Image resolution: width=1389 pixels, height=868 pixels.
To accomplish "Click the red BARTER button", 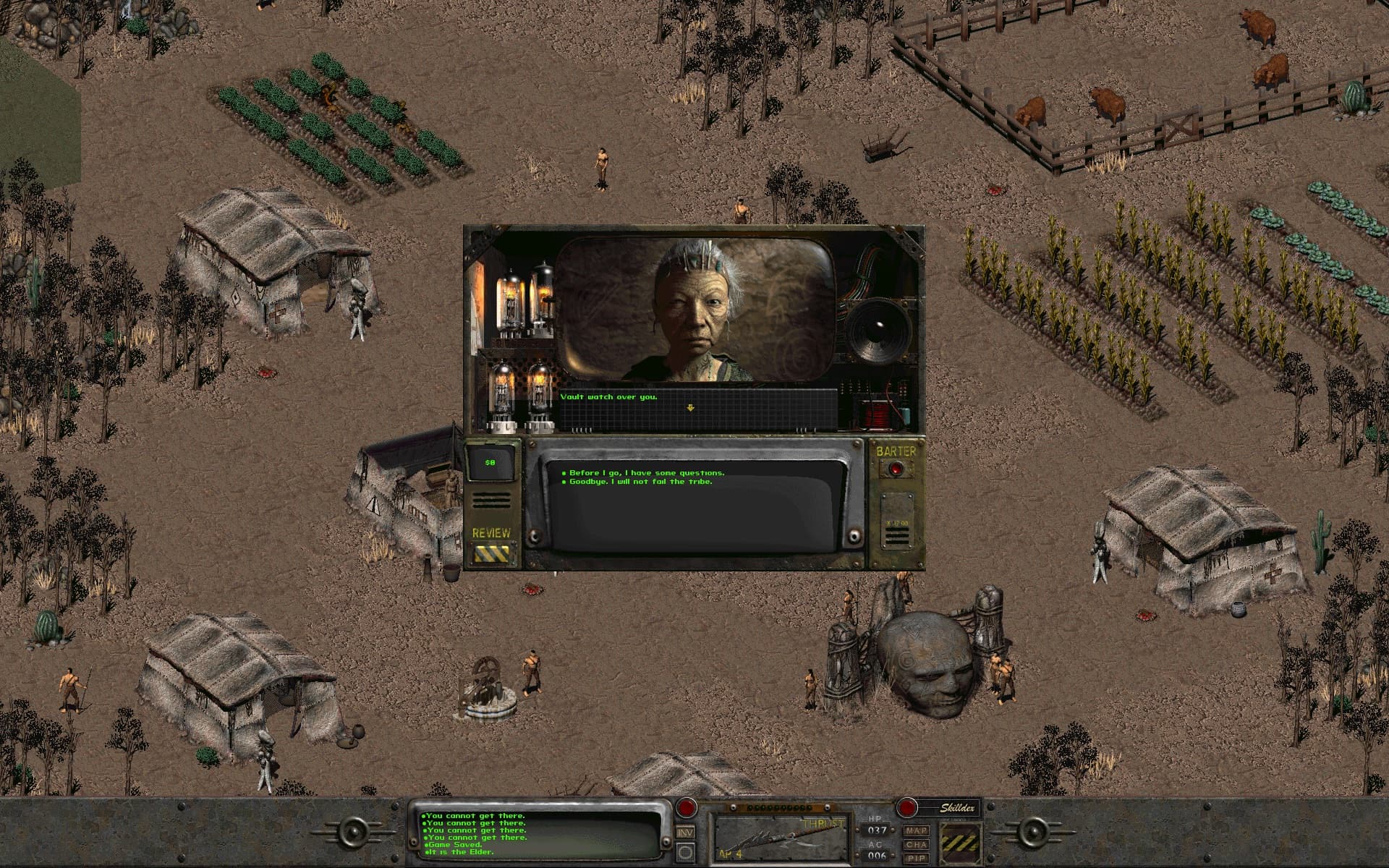I will point(897,469).
